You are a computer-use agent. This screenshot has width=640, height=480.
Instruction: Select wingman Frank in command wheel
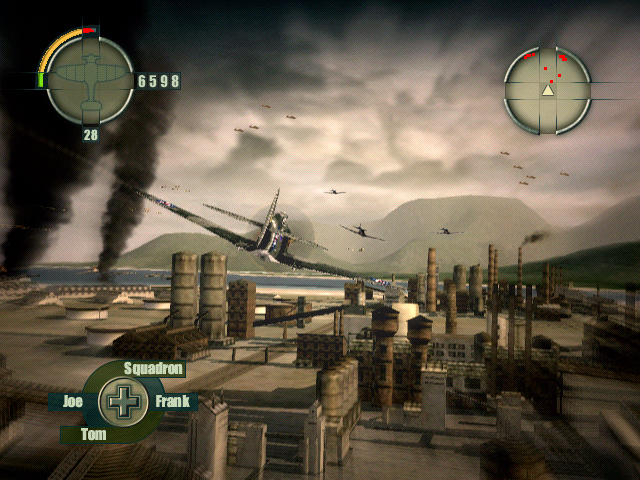coord(172,402)
